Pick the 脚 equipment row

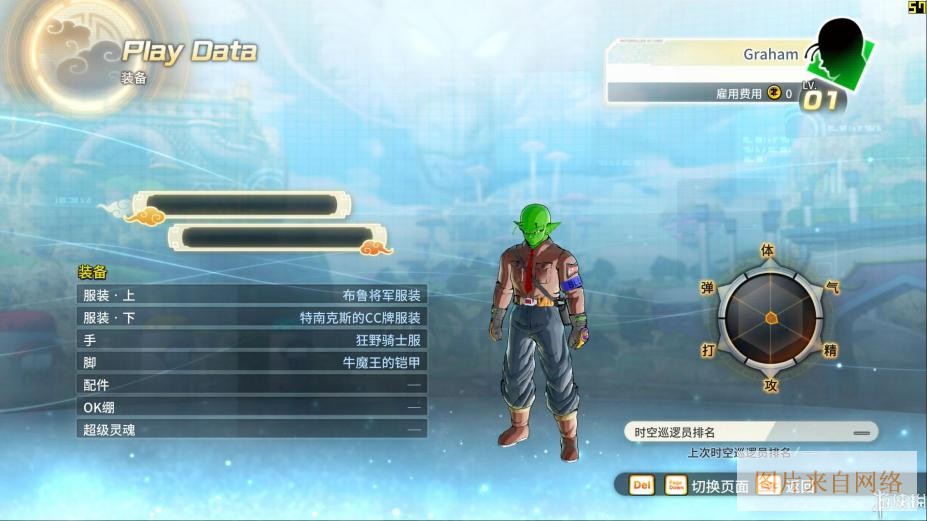click(x=252, y=362)
